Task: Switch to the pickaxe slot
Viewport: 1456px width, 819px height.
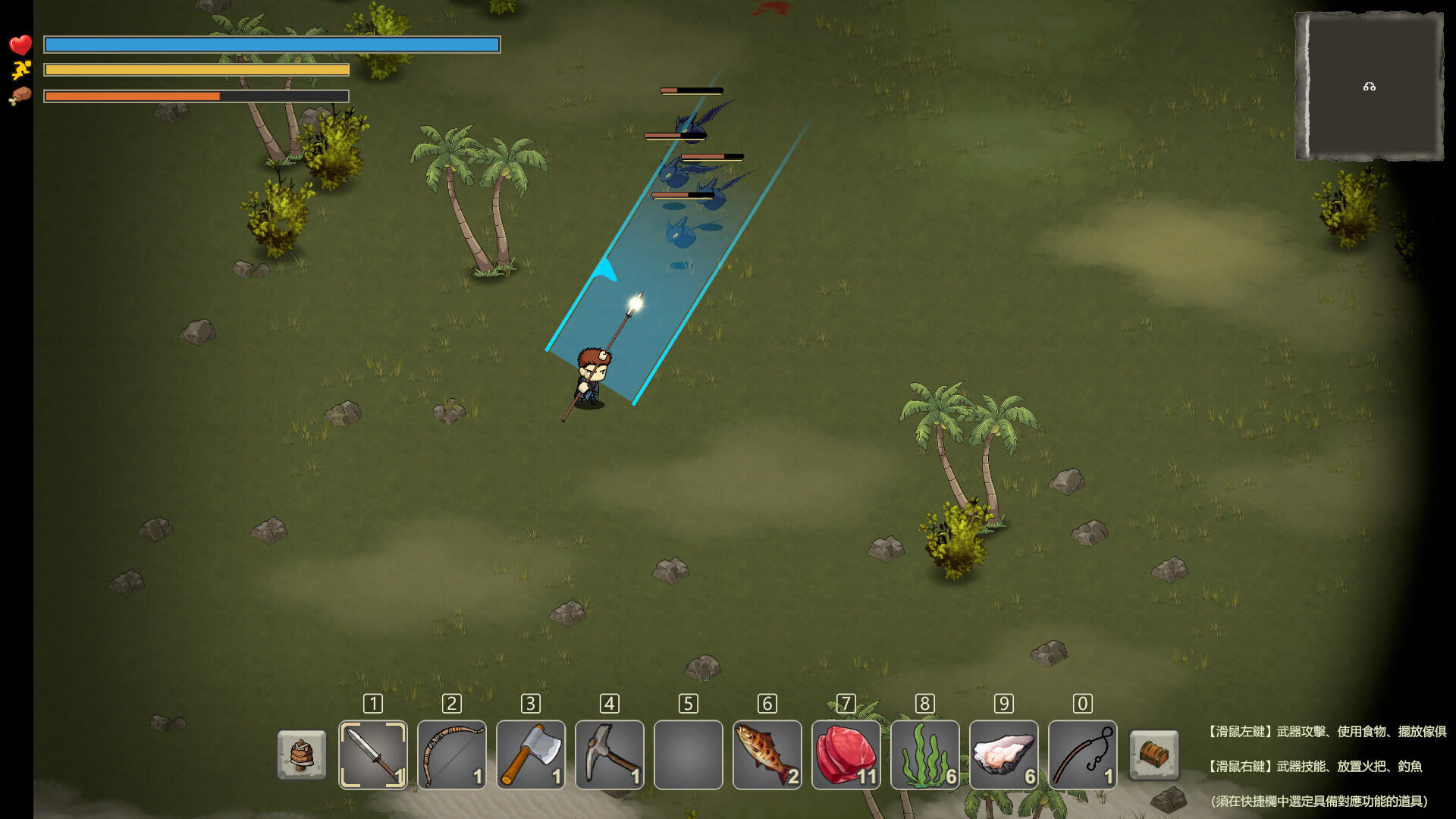Action: (610, 755)
